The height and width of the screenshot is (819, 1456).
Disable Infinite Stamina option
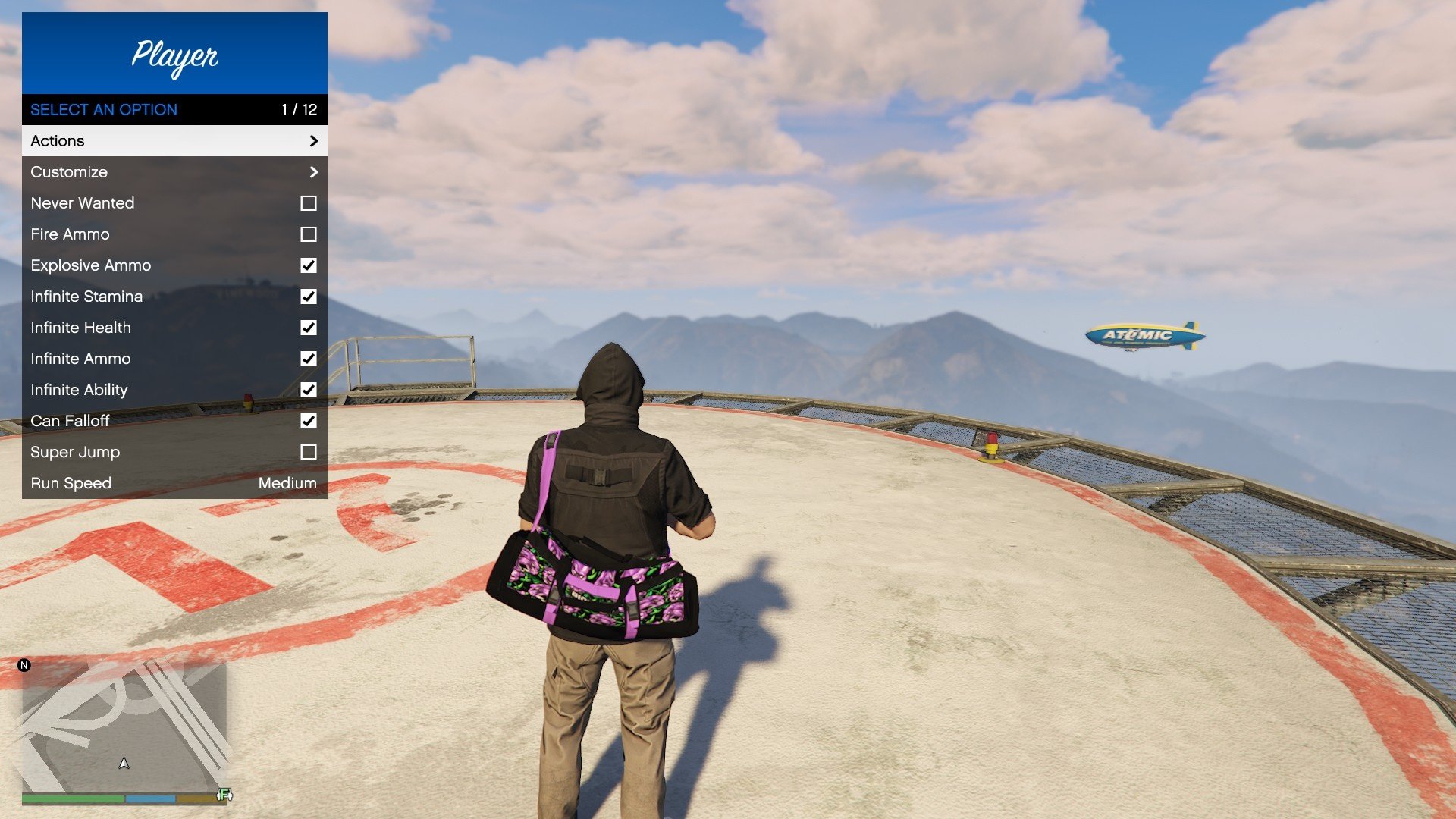tap(308, 297)
